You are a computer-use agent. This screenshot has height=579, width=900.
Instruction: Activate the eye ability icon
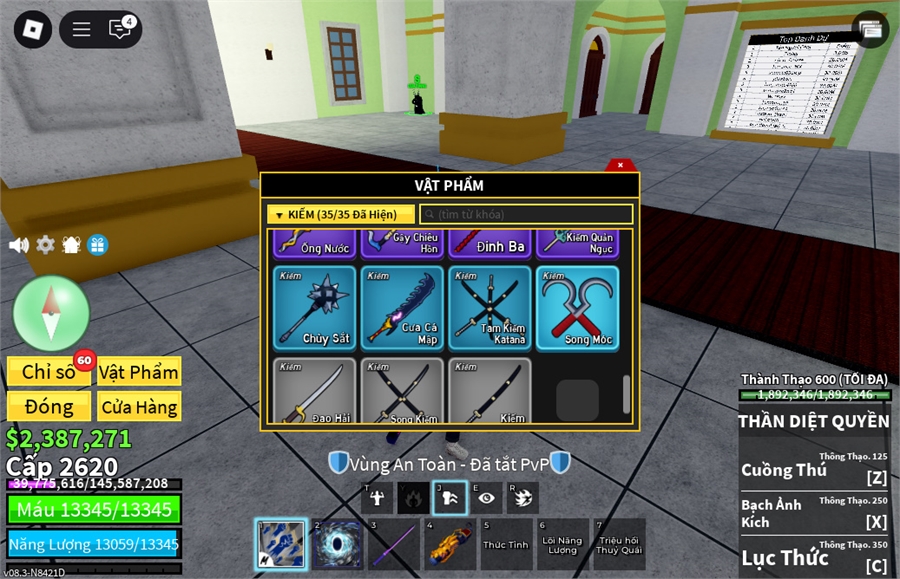pyautogui.click(x=487, y=497)
